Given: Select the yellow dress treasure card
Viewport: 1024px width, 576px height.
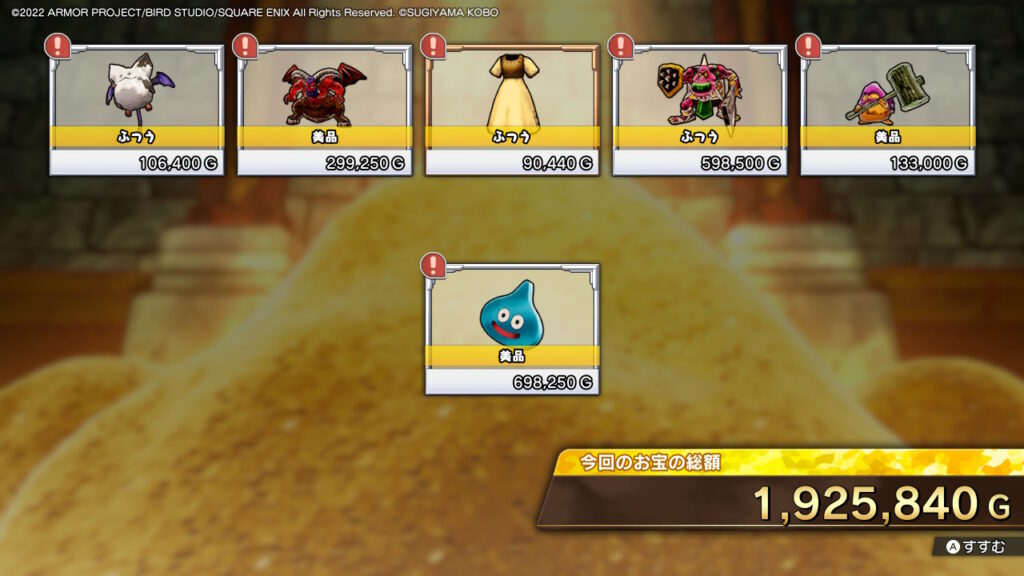Looking at the screenshot, I should tap(512, 109).
